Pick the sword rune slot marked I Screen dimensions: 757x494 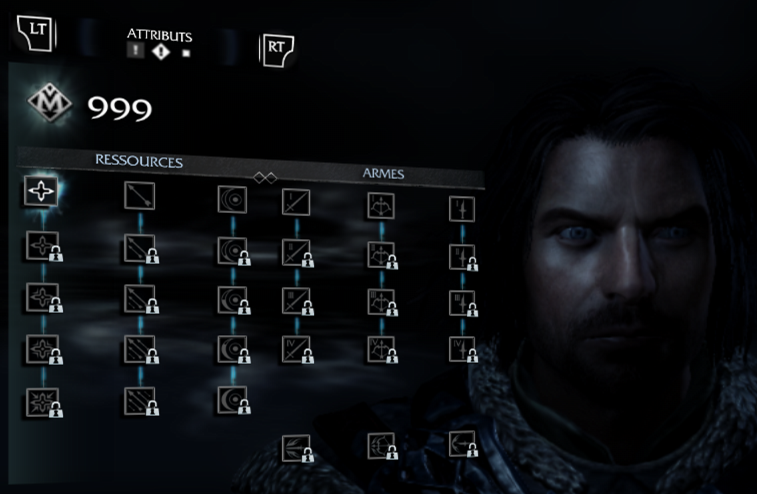tap(296, 203)
